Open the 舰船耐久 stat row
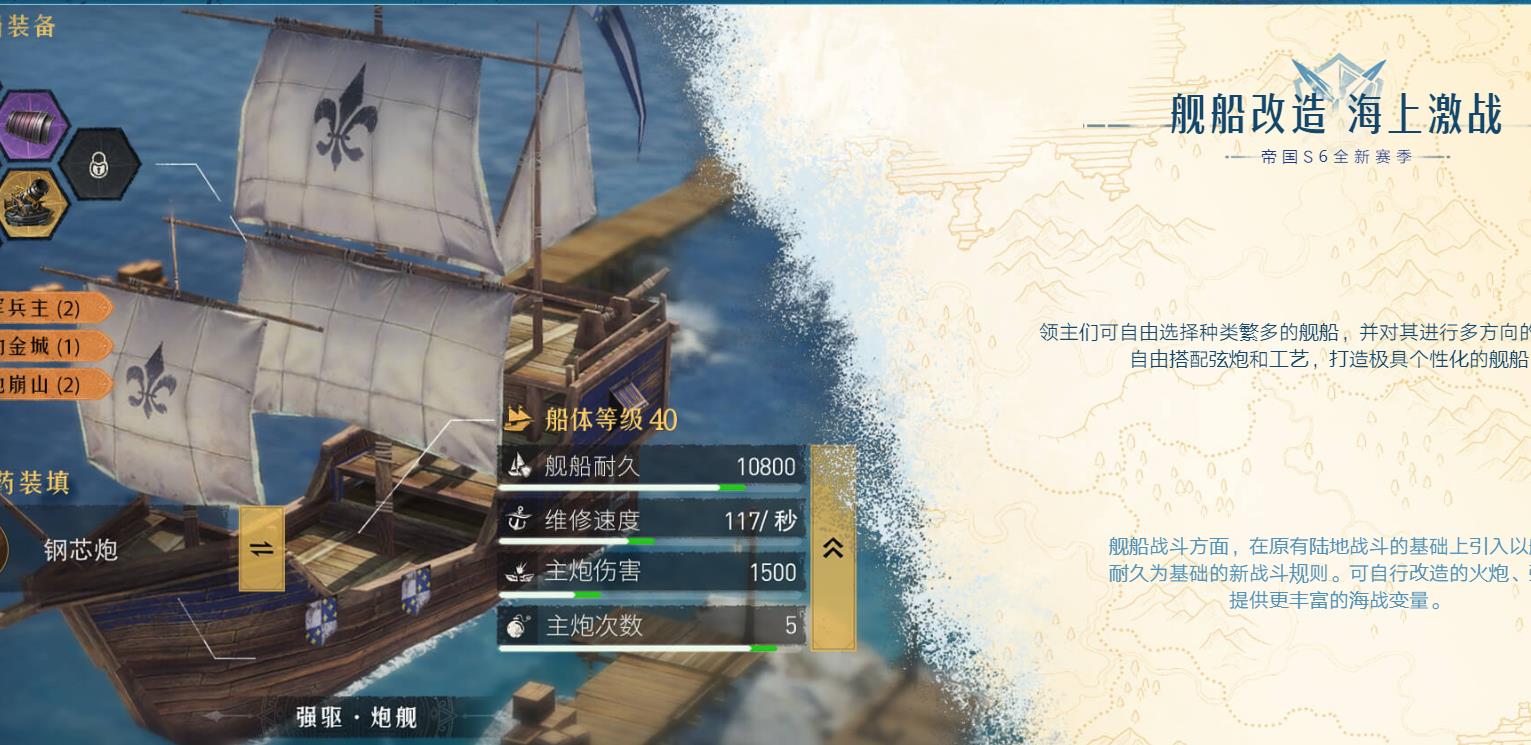1531x745 pixels. coord(650,467)
